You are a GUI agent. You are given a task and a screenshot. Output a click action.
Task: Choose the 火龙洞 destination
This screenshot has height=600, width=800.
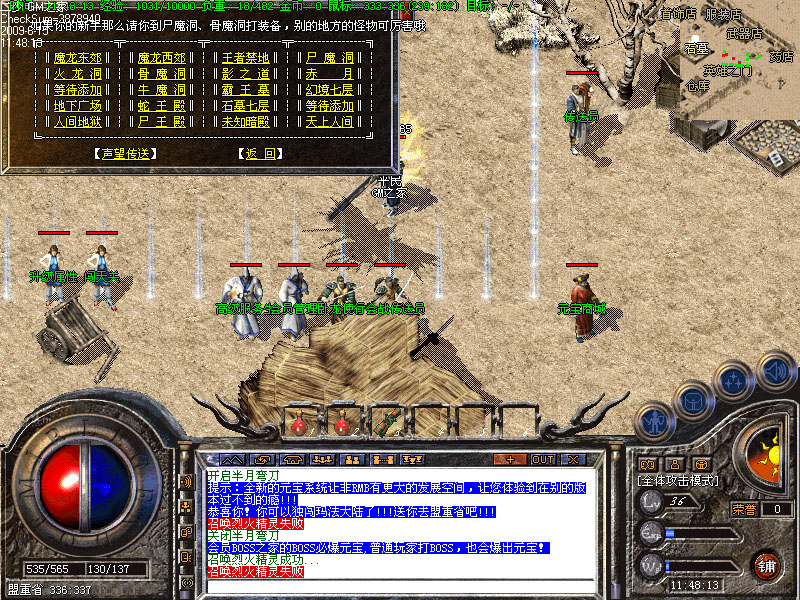click(78, 74)
